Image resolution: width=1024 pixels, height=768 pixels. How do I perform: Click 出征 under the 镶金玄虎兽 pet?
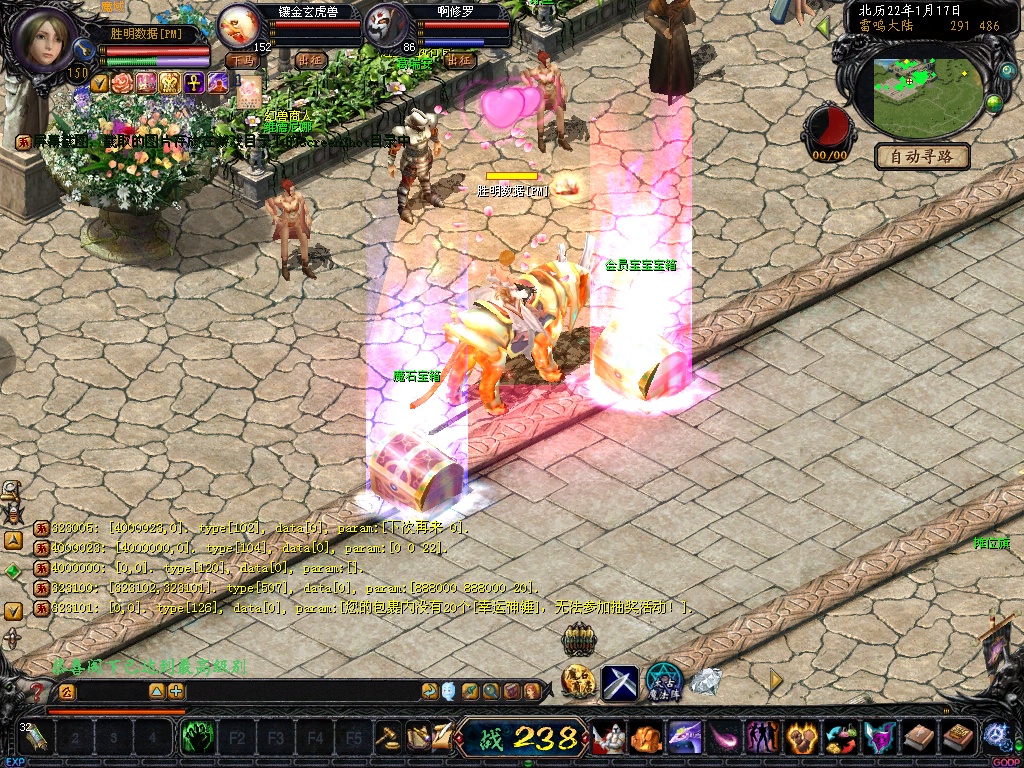[312, 60]
